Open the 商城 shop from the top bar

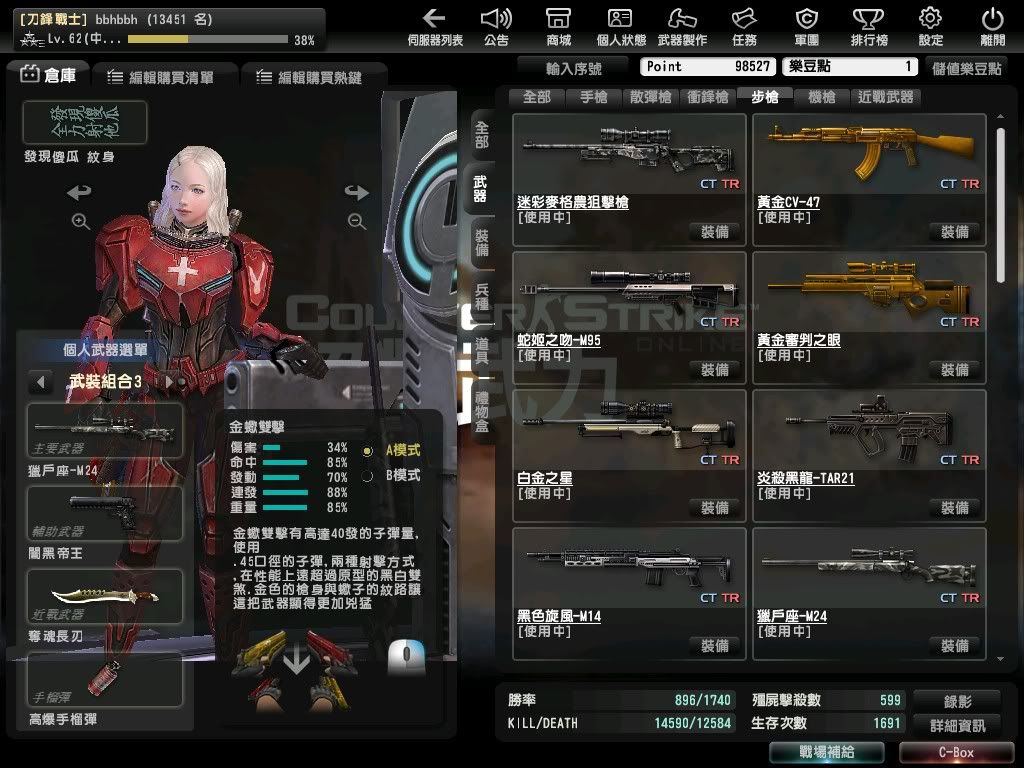click(559, 26)
